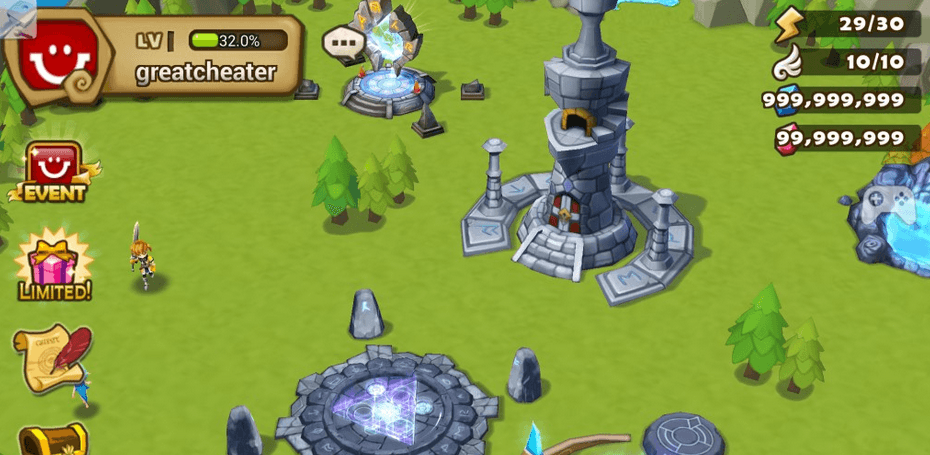This screenshot has width=930, height=455.
Task: Tap the red crystal balance
Action: (840, 138)
